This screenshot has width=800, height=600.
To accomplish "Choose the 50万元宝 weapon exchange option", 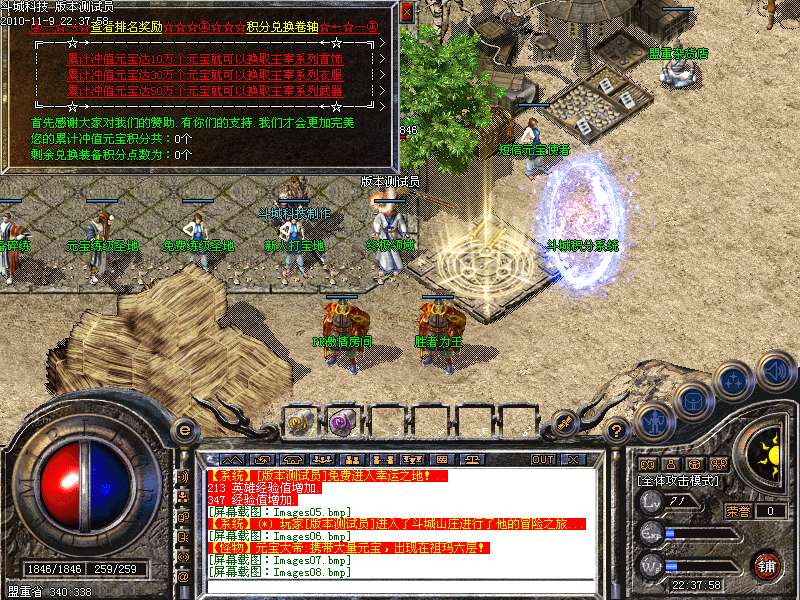I will coord(204,91).
